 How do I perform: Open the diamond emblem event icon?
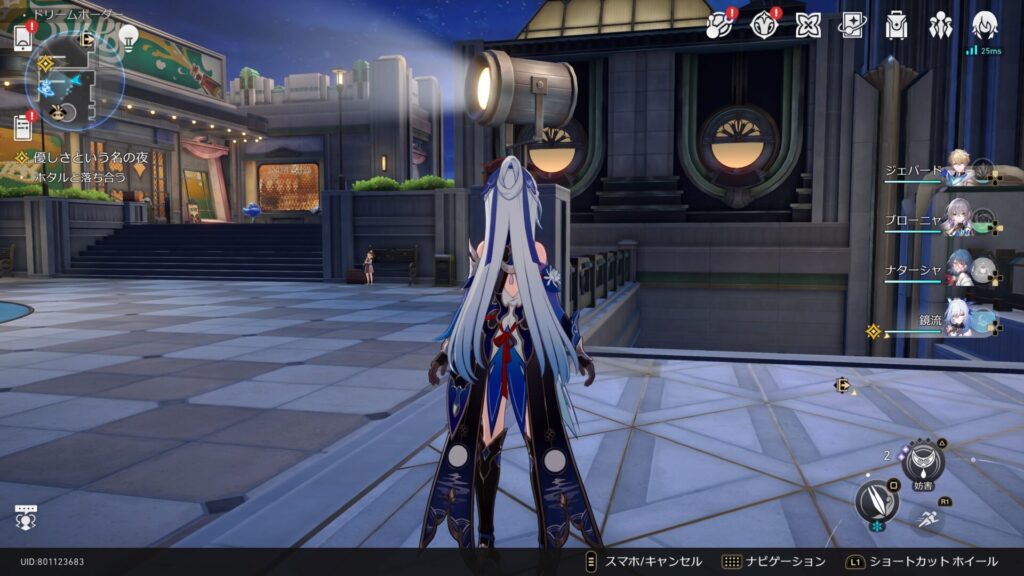[x=763, y=25]
